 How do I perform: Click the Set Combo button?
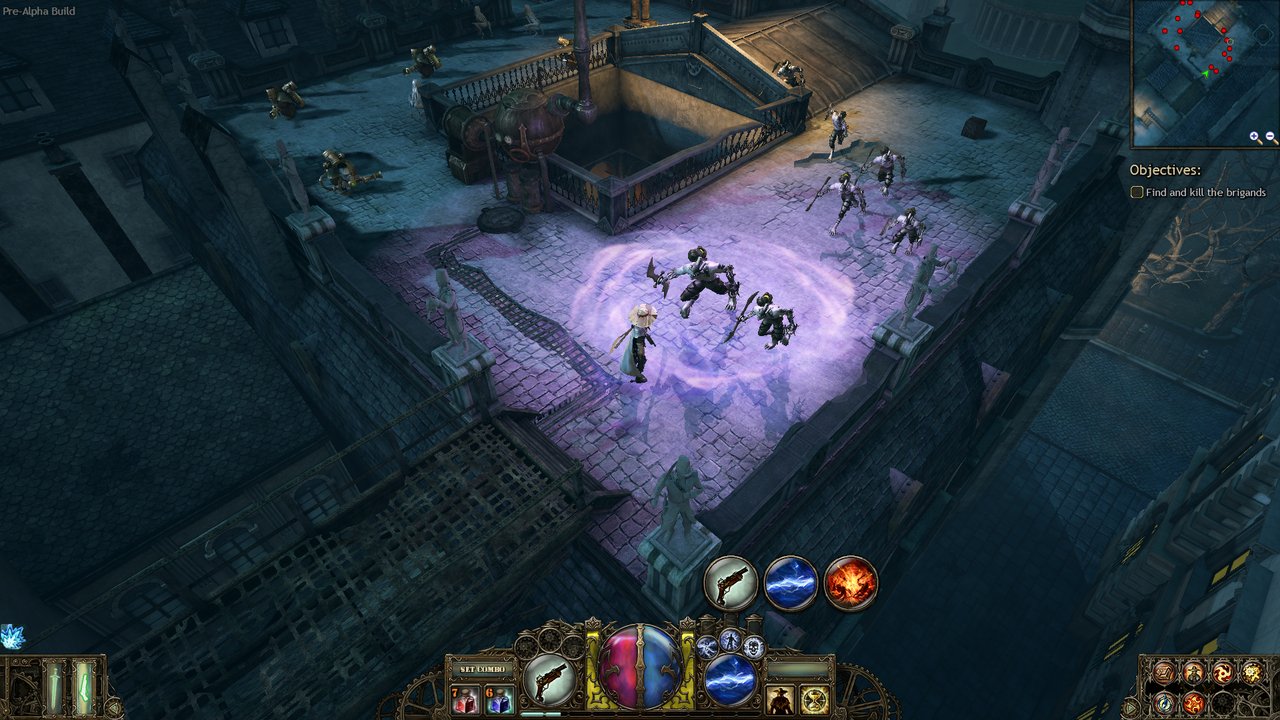481,668
